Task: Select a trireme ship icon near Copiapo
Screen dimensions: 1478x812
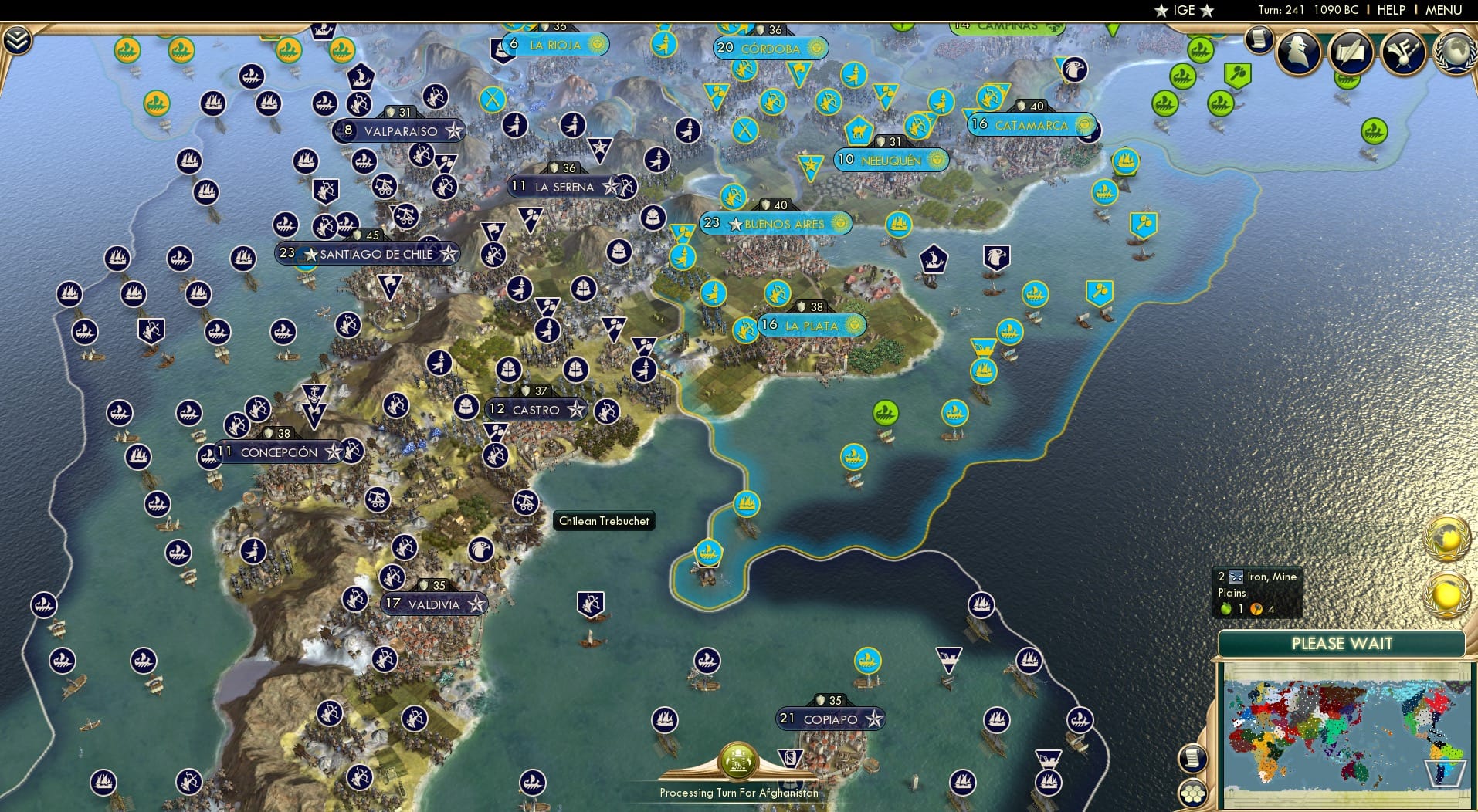Action: 866,660
